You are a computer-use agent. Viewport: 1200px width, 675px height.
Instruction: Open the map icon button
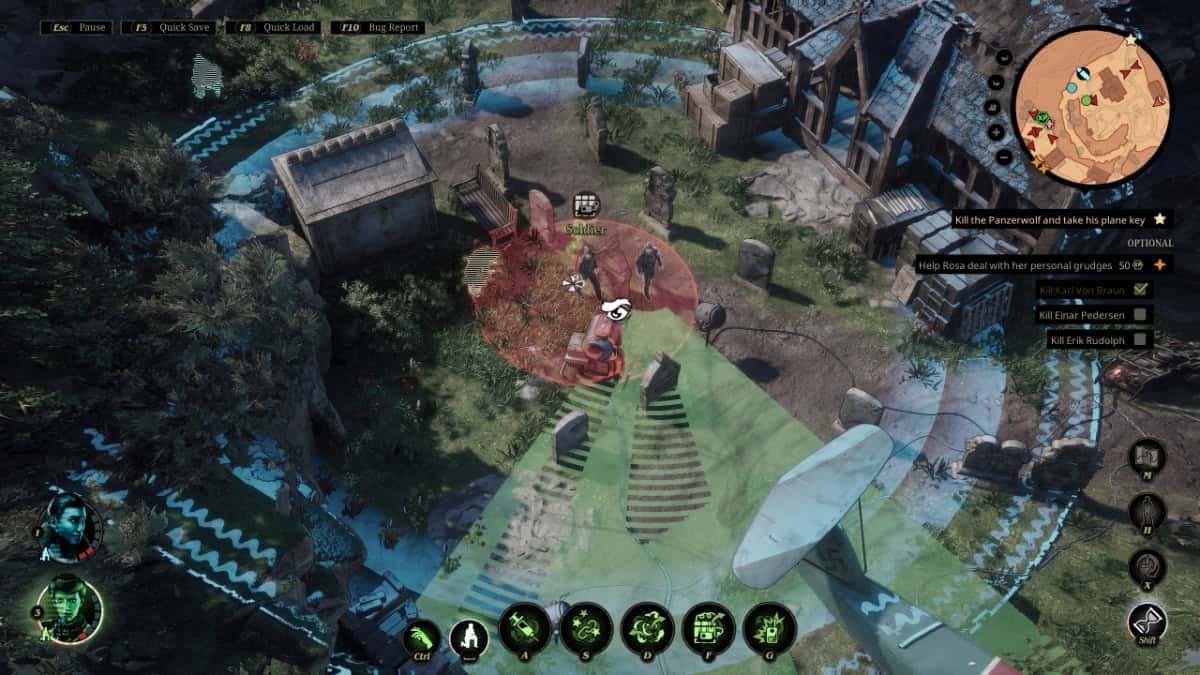click(x=1146, y=457)
